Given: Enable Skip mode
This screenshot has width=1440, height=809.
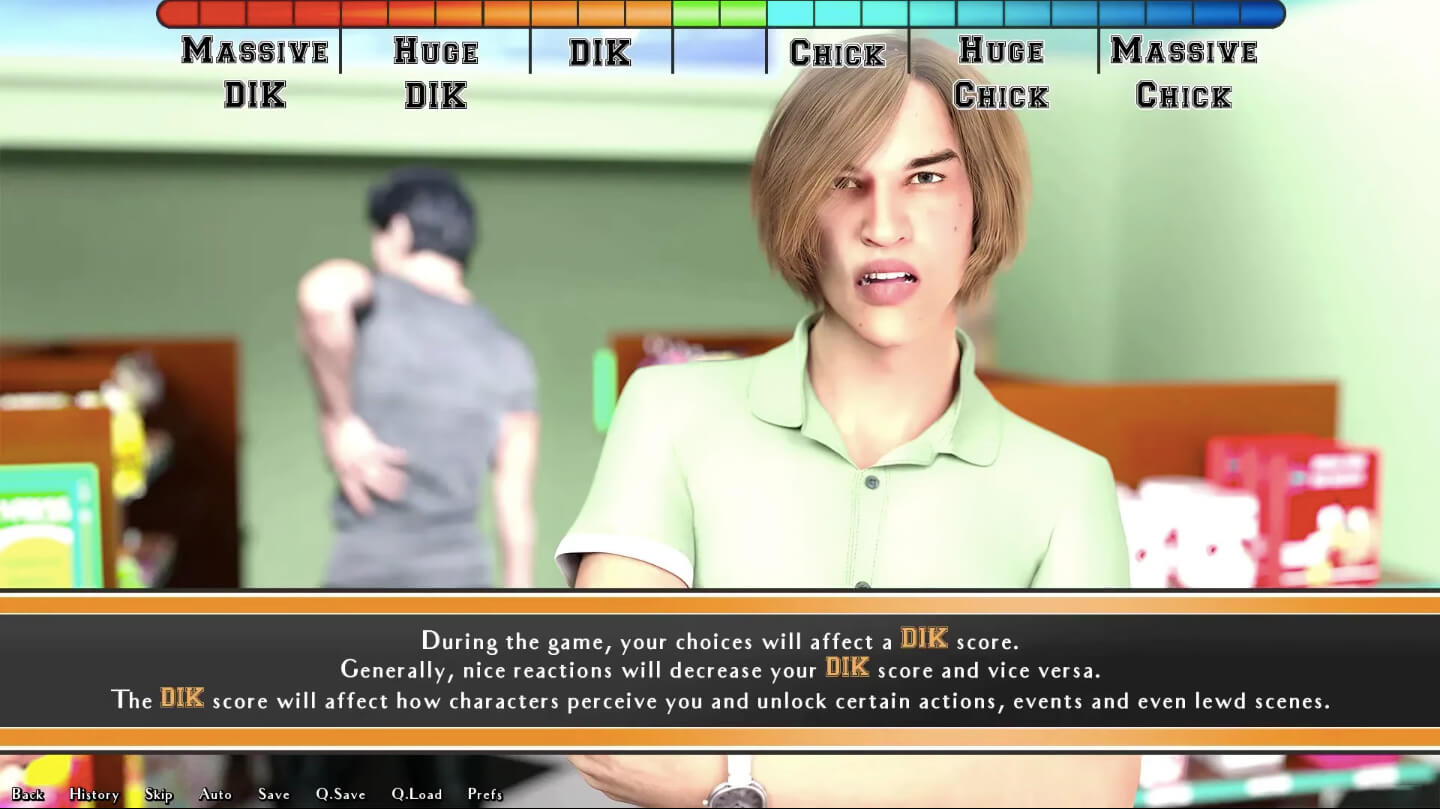Looking at the screenshot, I should 158,794.
